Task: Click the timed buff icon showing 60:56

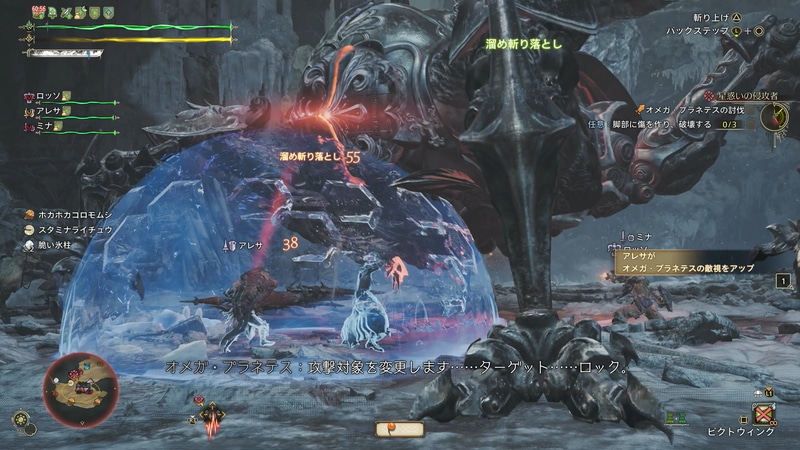Action: pyautogui.click(x=39, y=12)
